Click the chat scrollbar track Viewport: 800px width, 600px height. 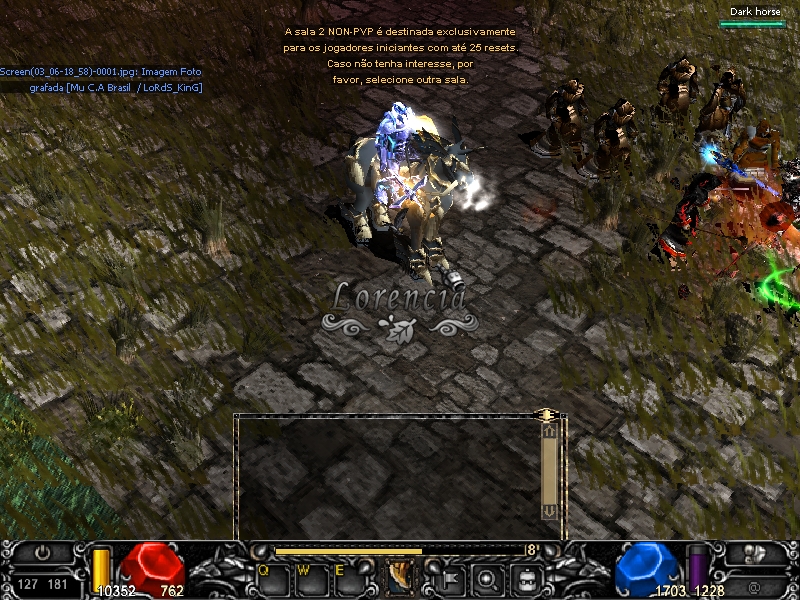click(549, 470)
